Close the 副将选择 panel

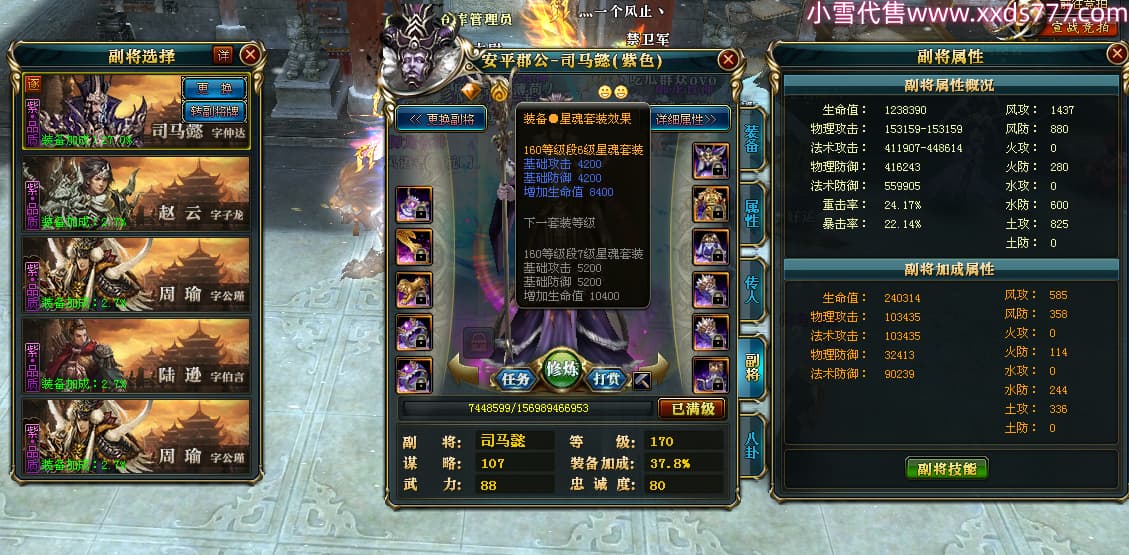tap(250, 55)
